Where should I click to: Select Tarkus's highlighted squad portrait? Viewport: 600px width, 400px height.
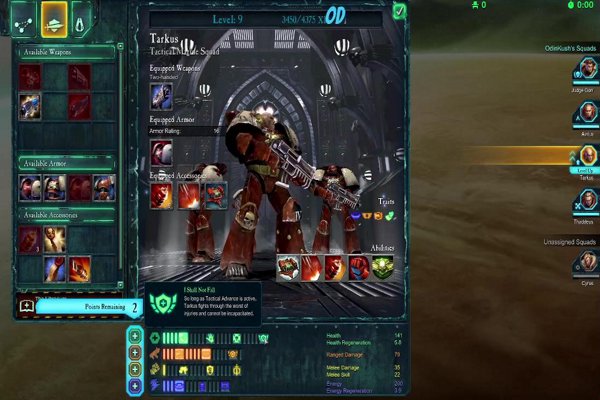[x=587, y=157]
